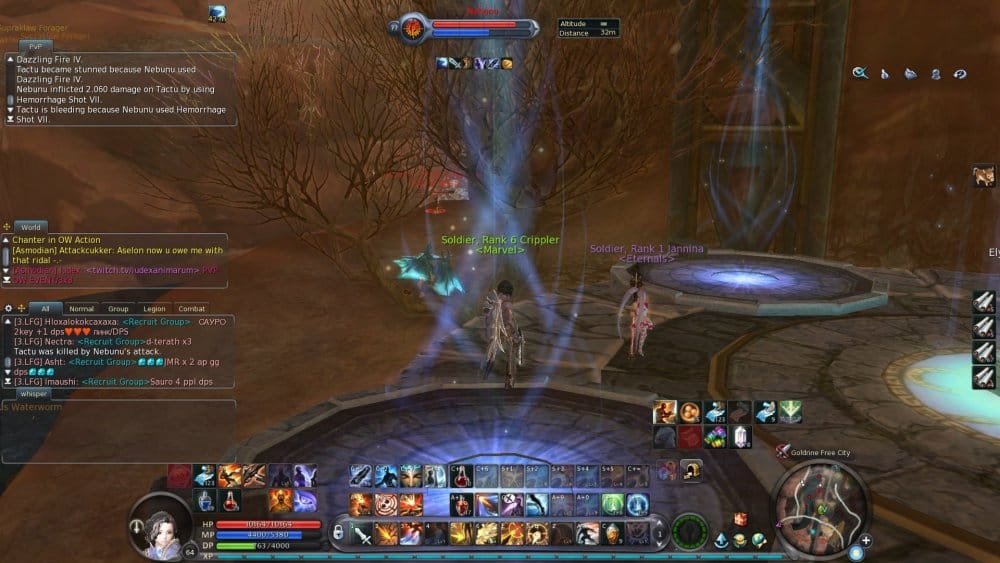The height and width of the screenshot is (563, 1000).
Task: Select the Normal chat tab
Action: click(x=81, y=309)
